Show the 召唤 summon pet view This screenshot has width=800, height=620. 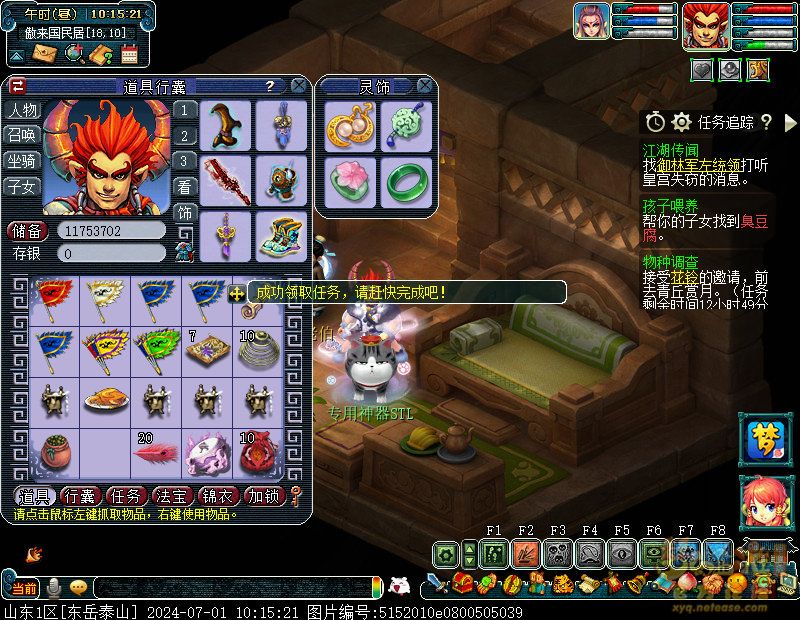[x=22, y=135]
